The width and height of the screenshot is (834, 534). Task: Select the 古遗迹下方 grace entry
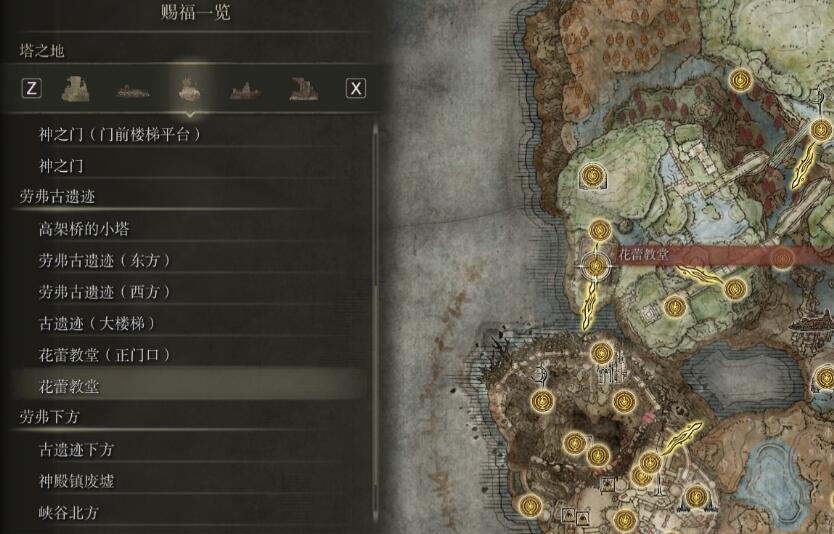pos(76,450)
